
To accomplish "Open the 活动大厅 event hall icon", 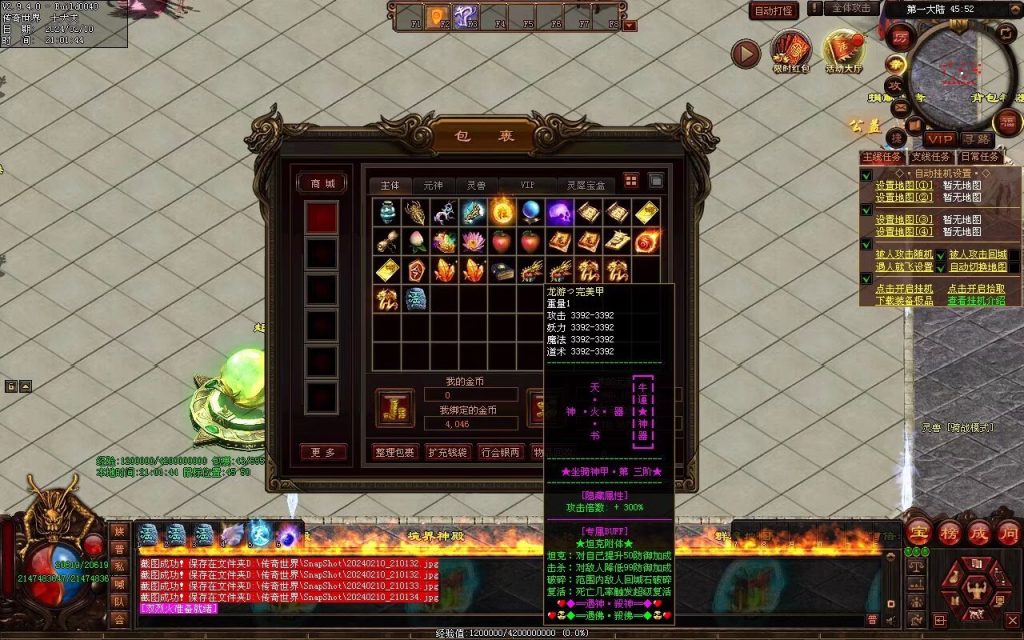I will (842, 50).
